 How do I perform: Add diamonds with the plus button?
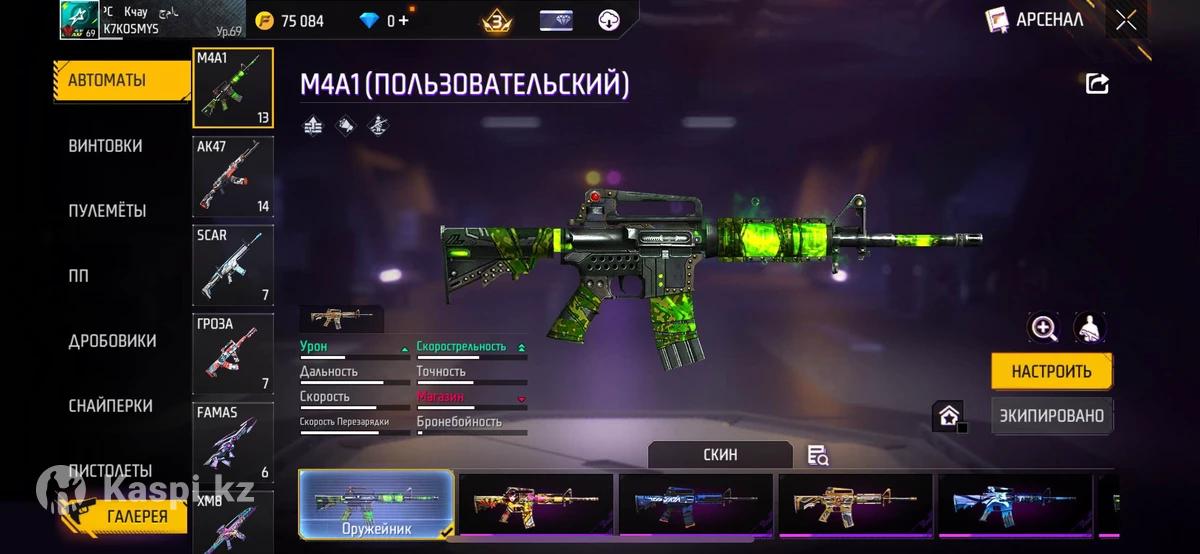(x=404, y=21)
